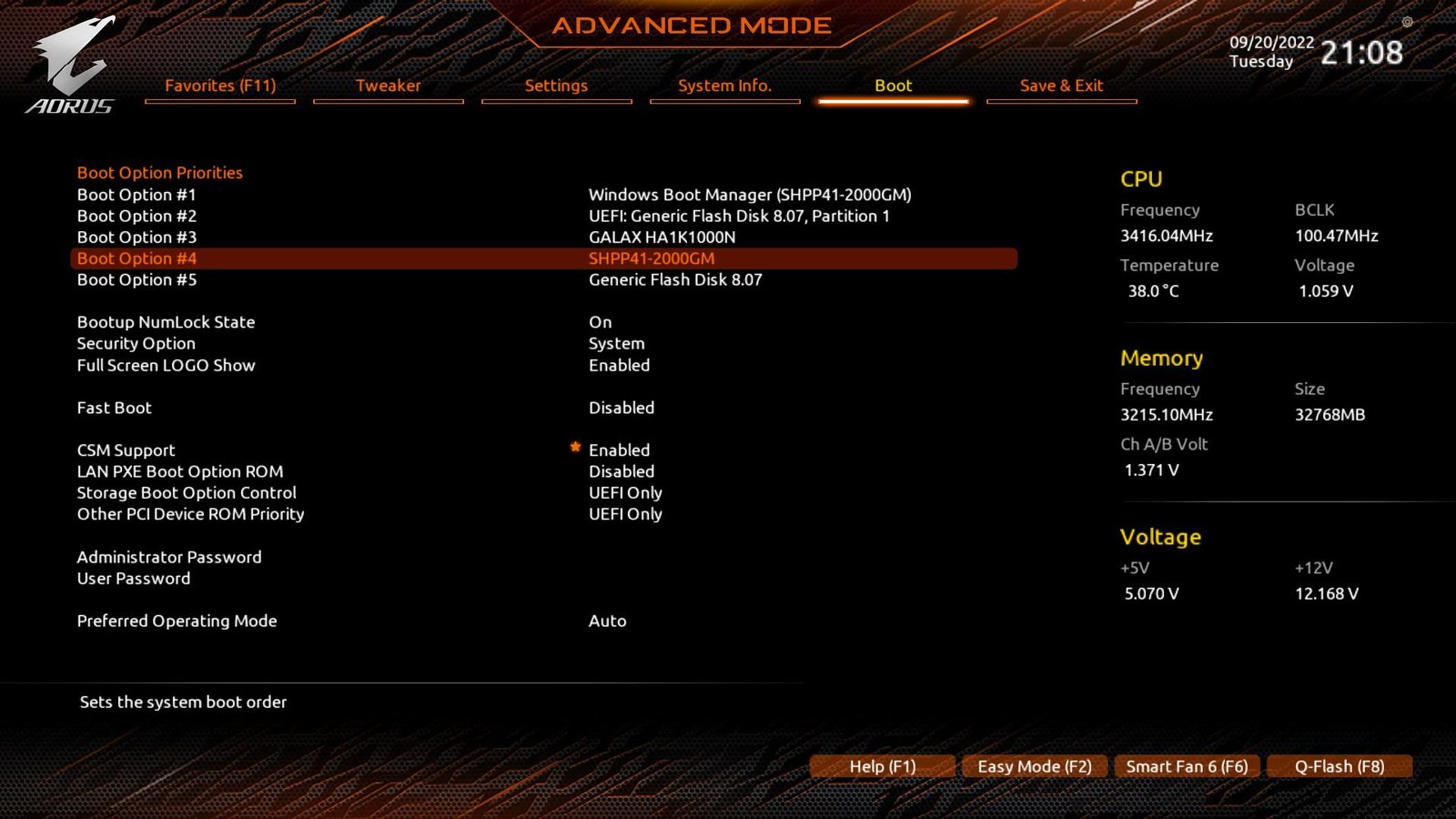
Task: Disable Full Screen LOGO Show
Action: [x=620, y=365]
